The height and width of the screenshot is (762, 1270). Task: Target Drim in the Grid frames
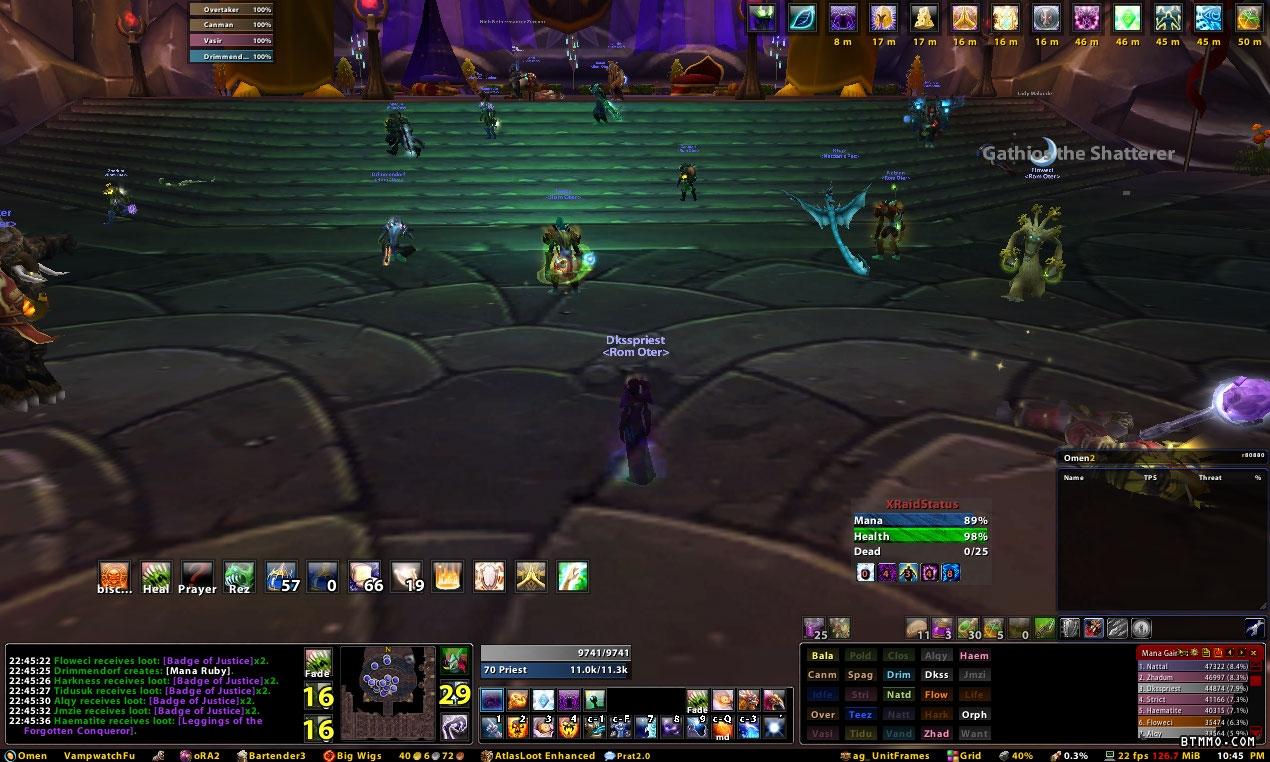[x=898, y=675]
